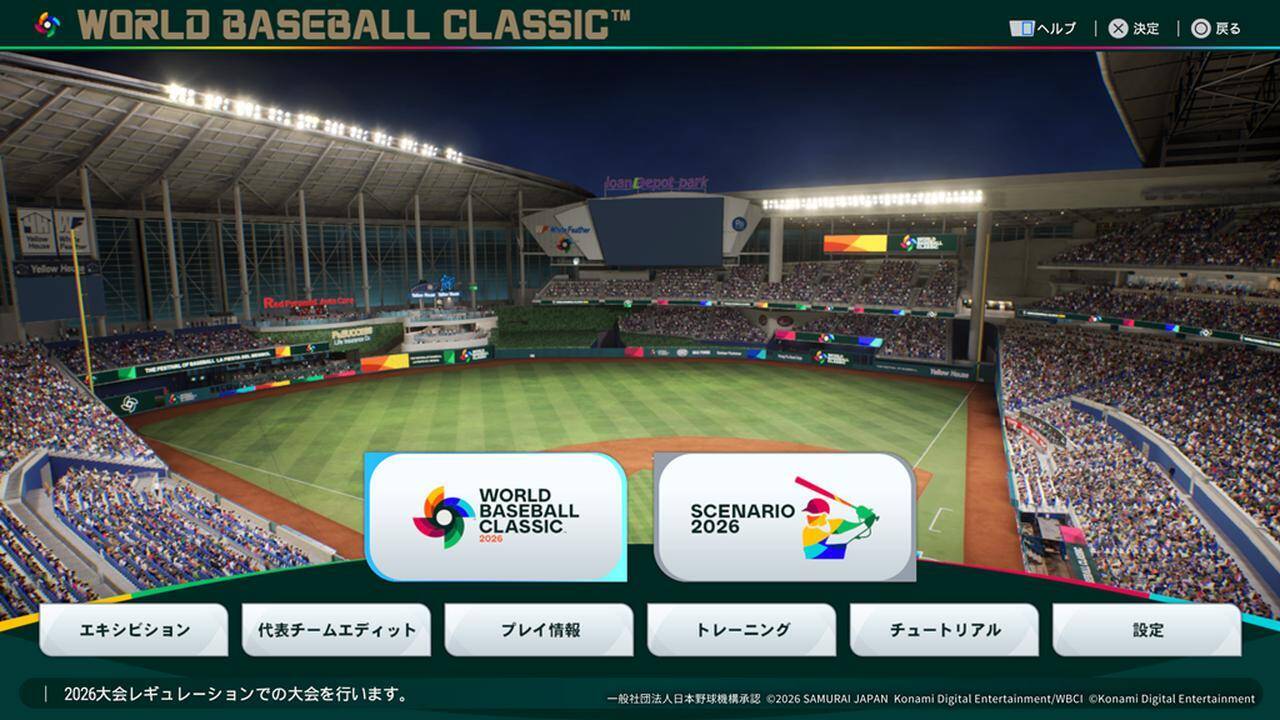Open 設定 settings
Image resolution: width=1280 pixels, height=720 pixels.
(x=1149, y=630)
